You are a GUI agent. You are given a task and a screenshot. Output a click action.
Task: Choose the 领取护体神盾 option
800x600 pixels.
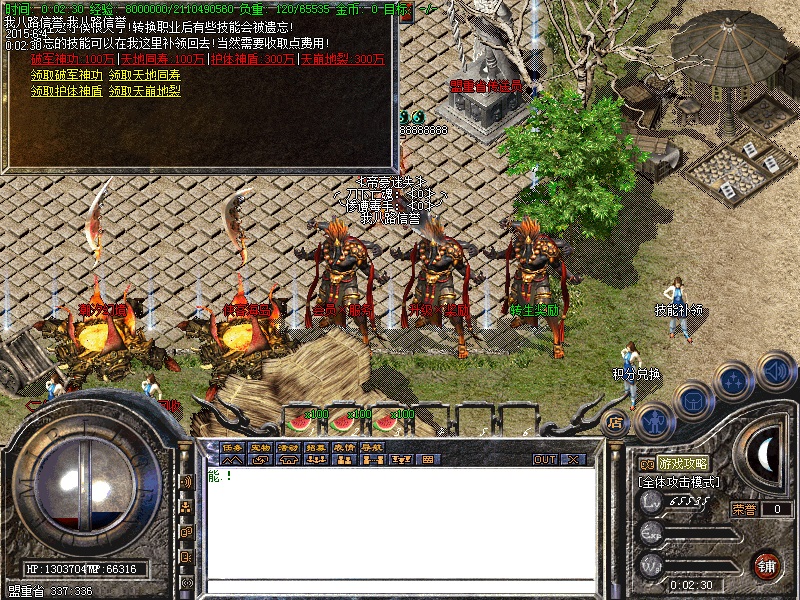click(x=66, y=91)
